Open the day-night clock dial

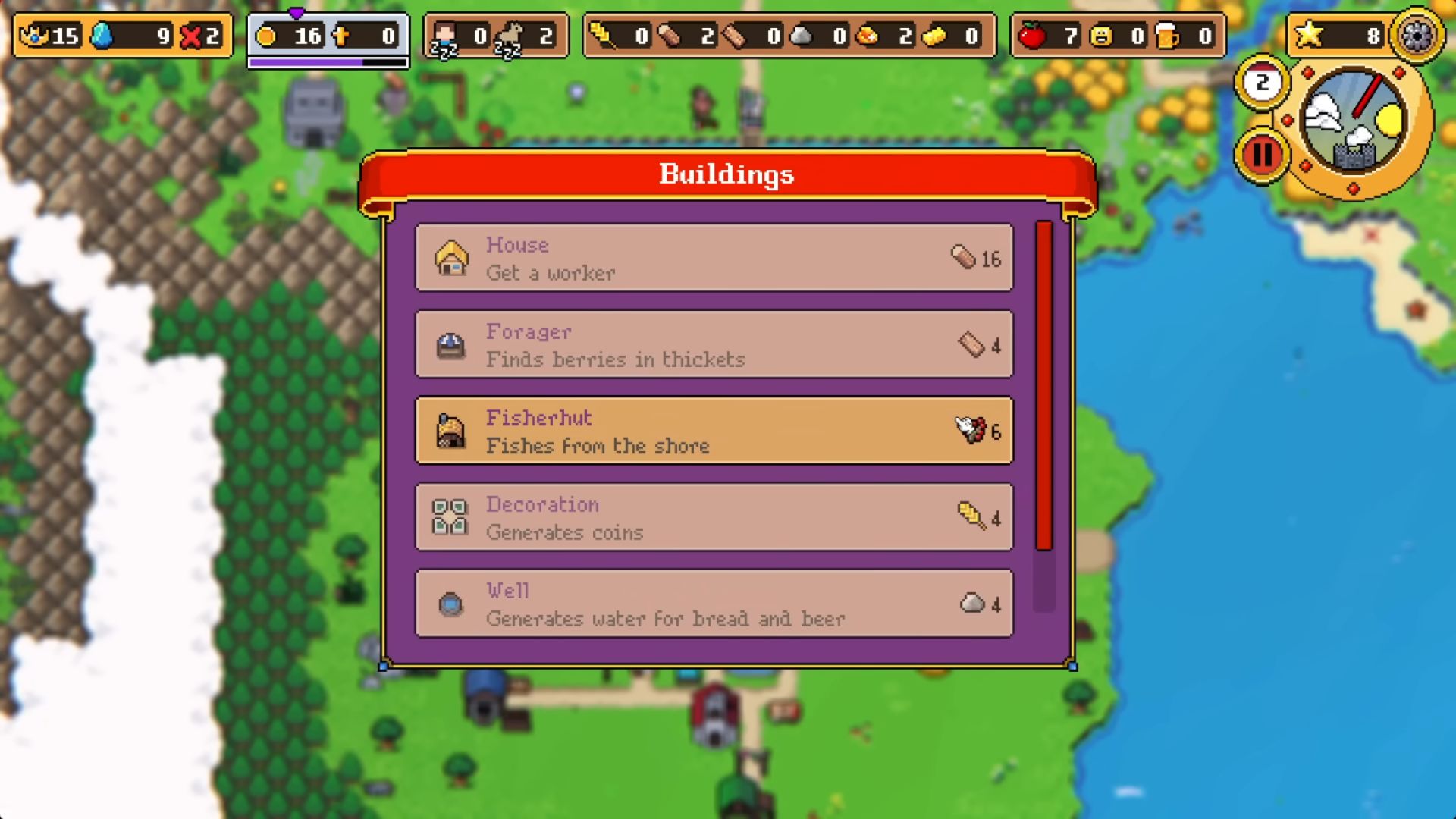tap(1356, 125)
